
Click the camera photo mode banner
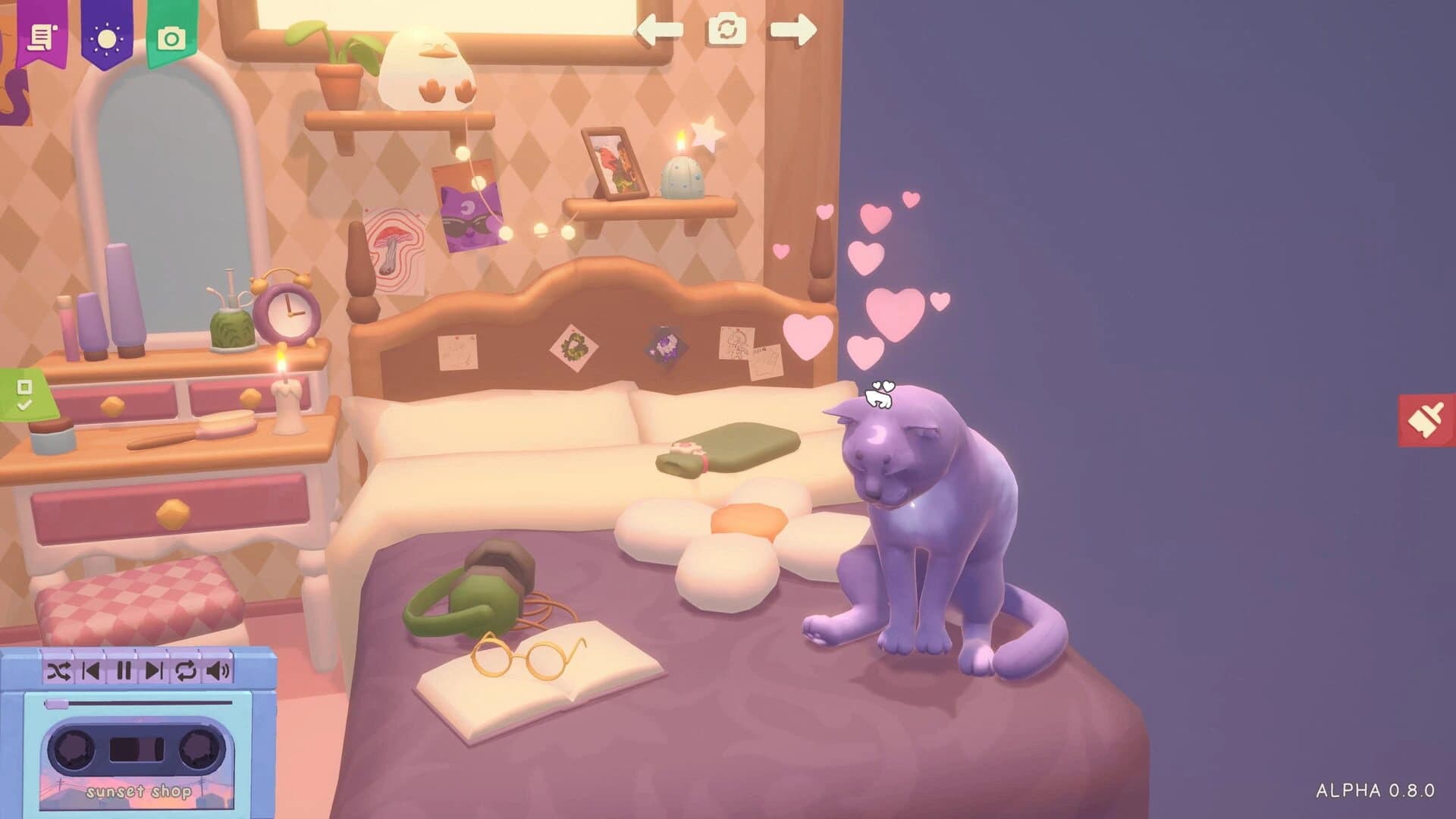click(x=172, y=36)
